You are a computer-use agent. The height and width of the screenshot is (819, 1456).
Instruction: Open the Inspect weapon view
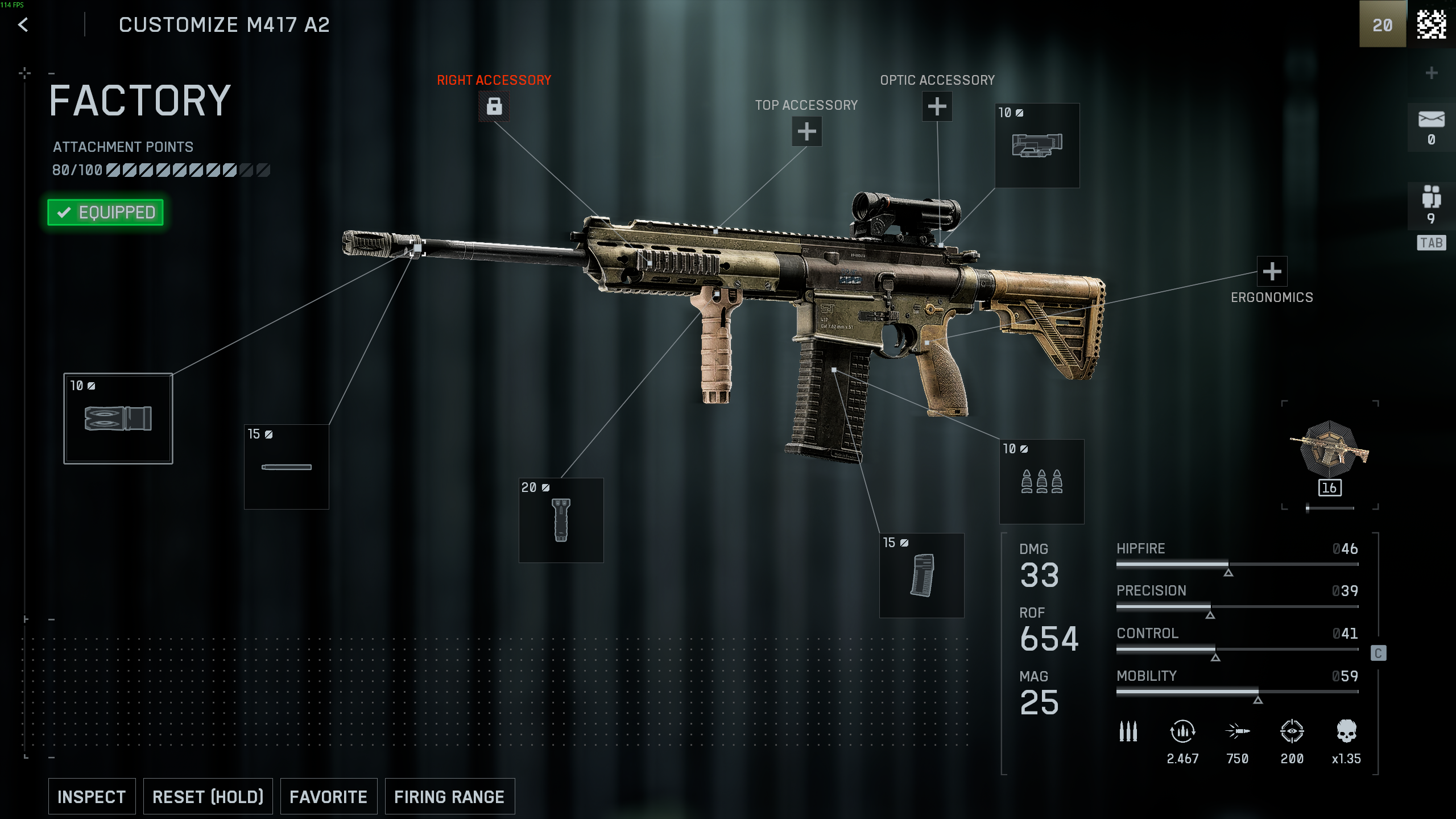(x=92, y=796)
